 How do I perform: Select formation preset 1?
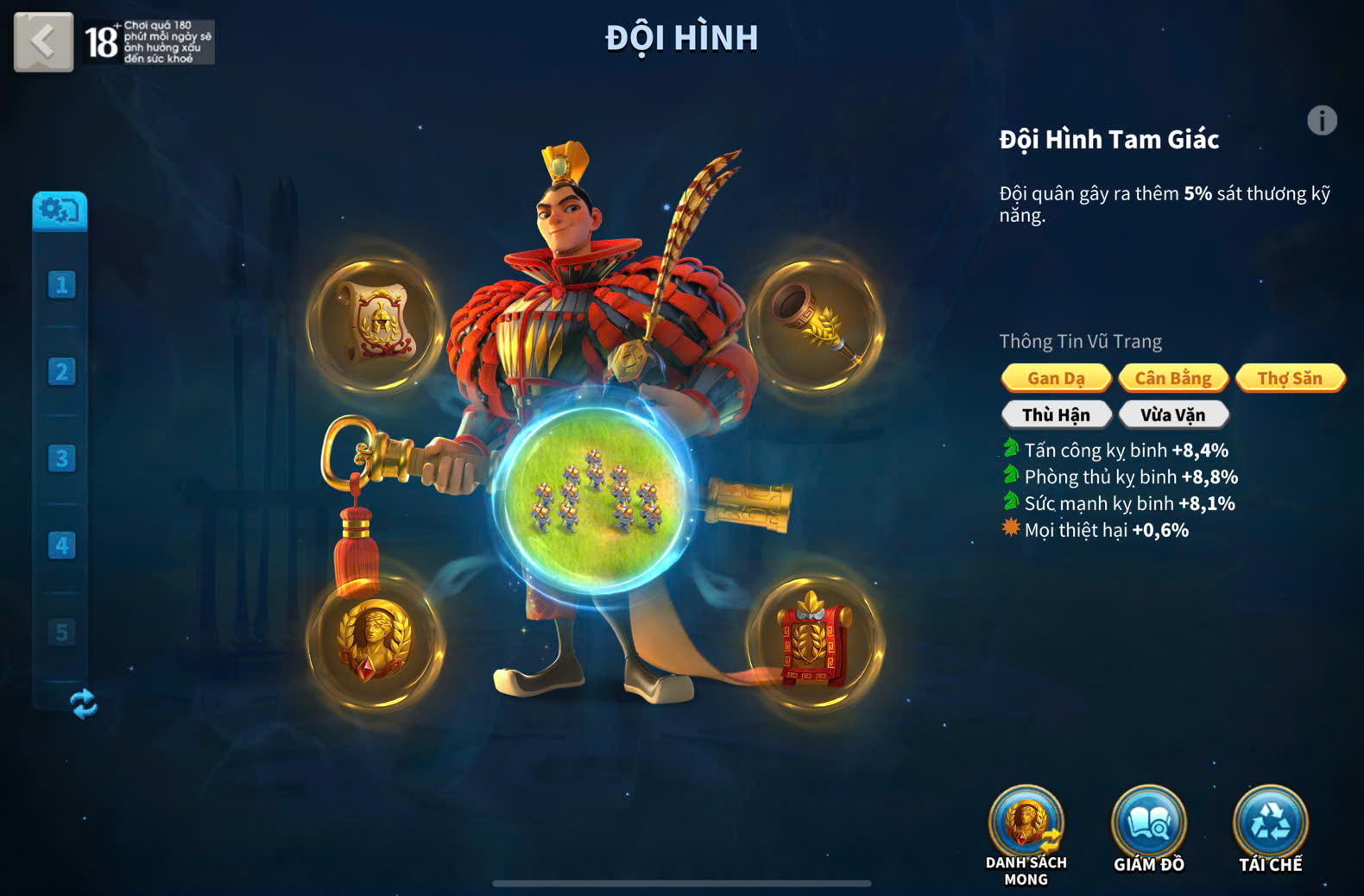tap(61, 285)
